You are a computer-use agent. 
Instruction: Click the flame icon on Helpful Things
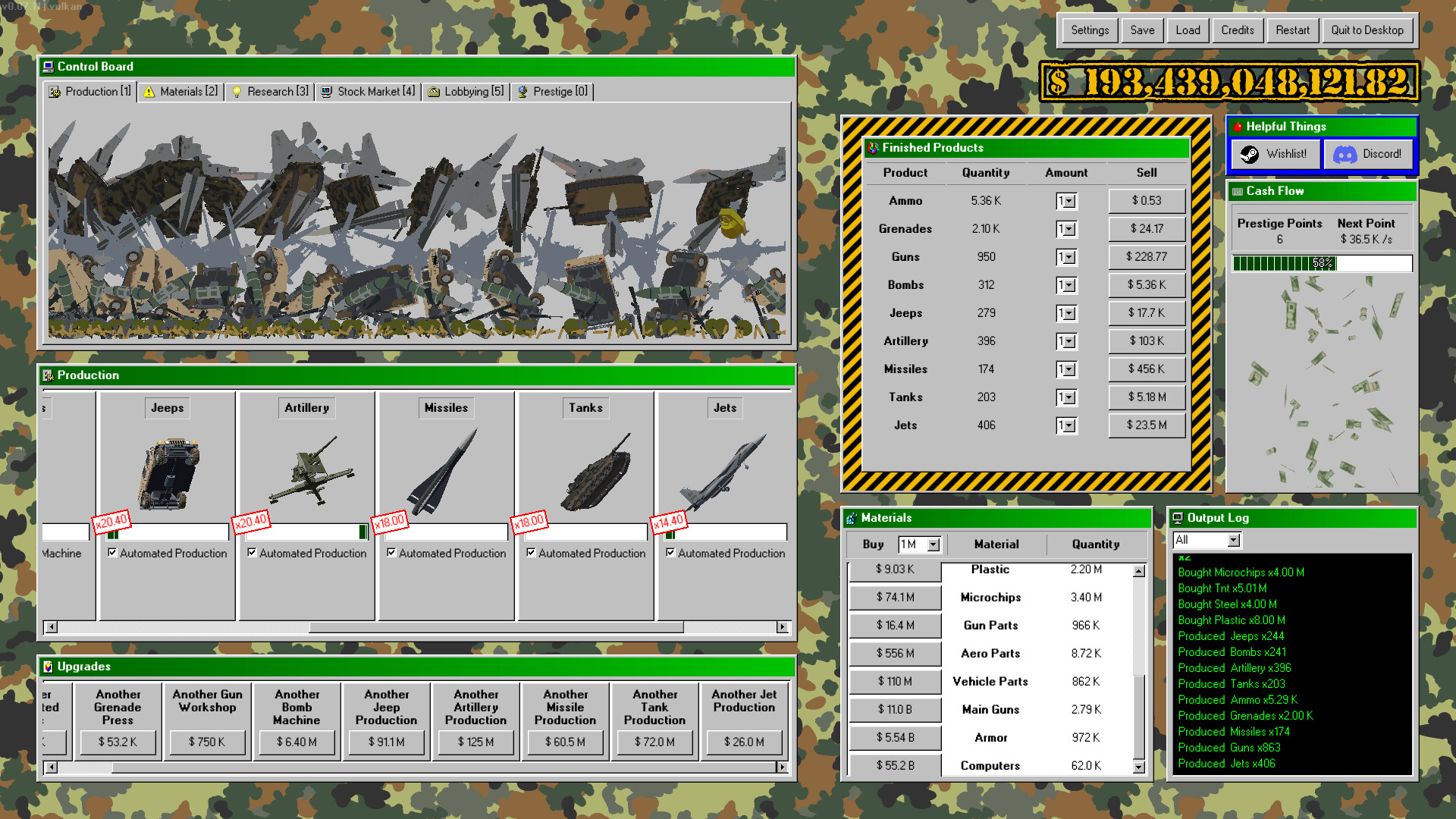(1239, 127)
